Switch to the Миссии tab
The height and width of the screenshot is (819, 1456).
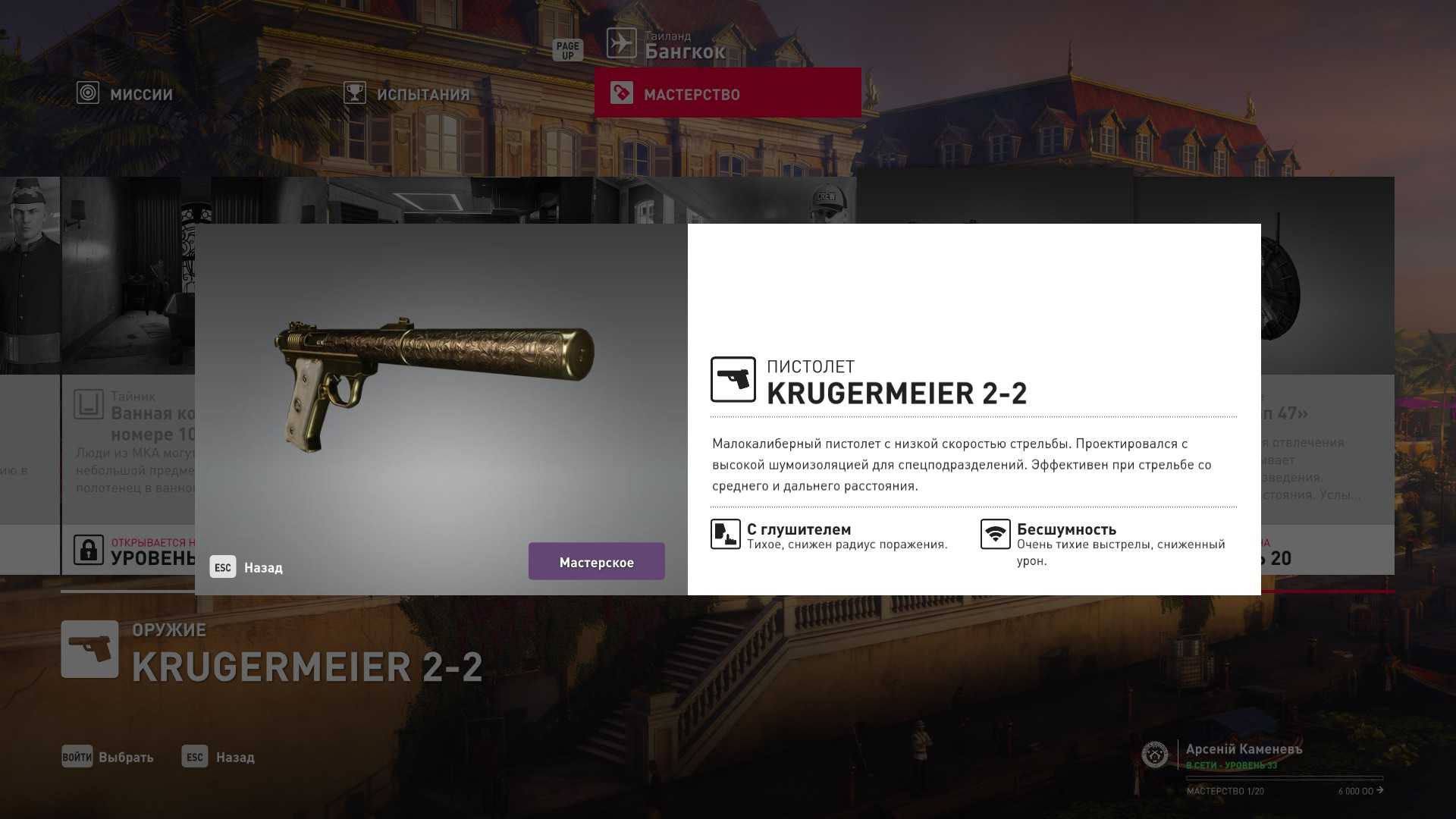coord(126,94)
